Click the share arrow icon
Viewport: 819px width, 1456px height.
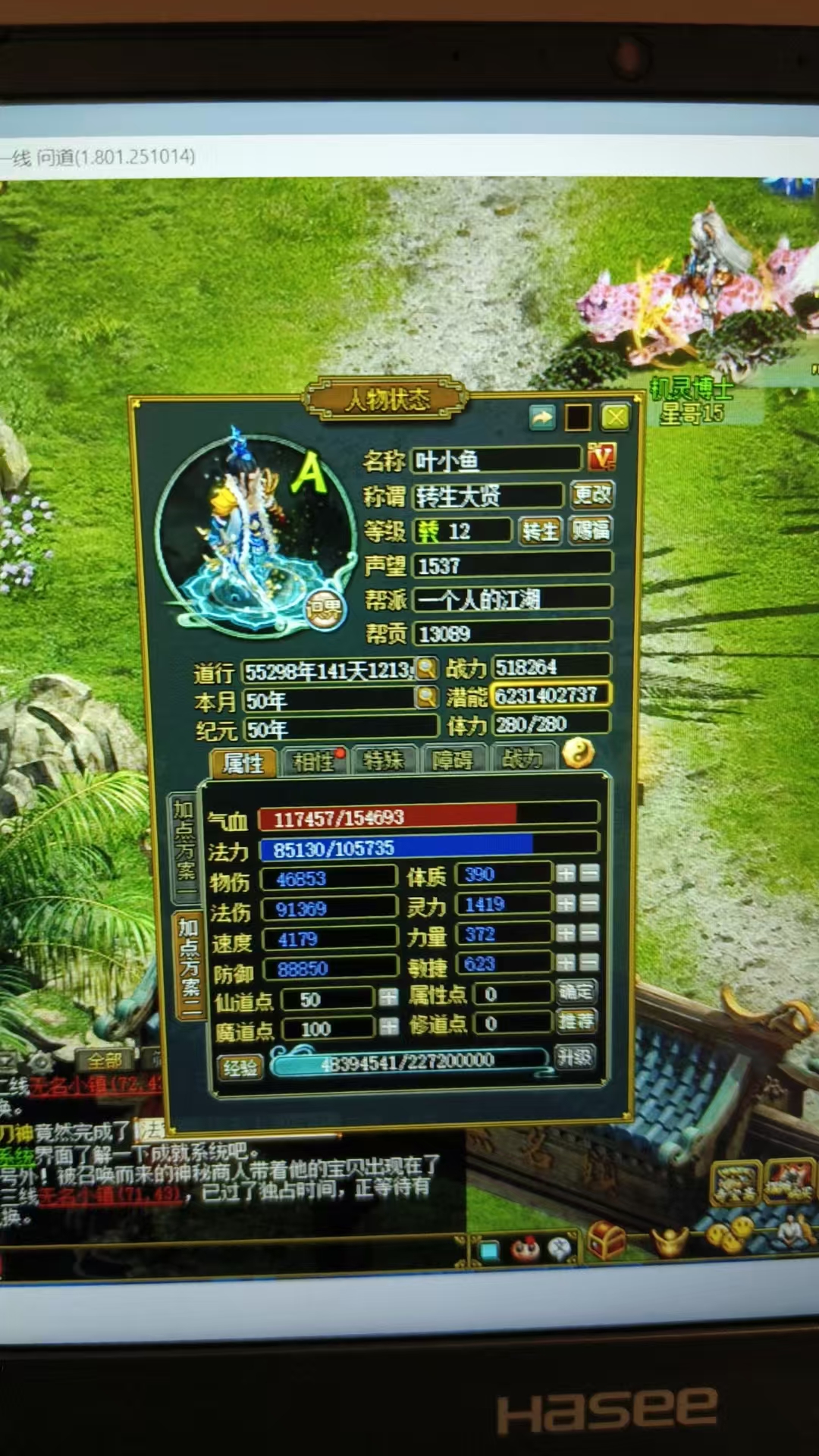[x=542, y=417]
